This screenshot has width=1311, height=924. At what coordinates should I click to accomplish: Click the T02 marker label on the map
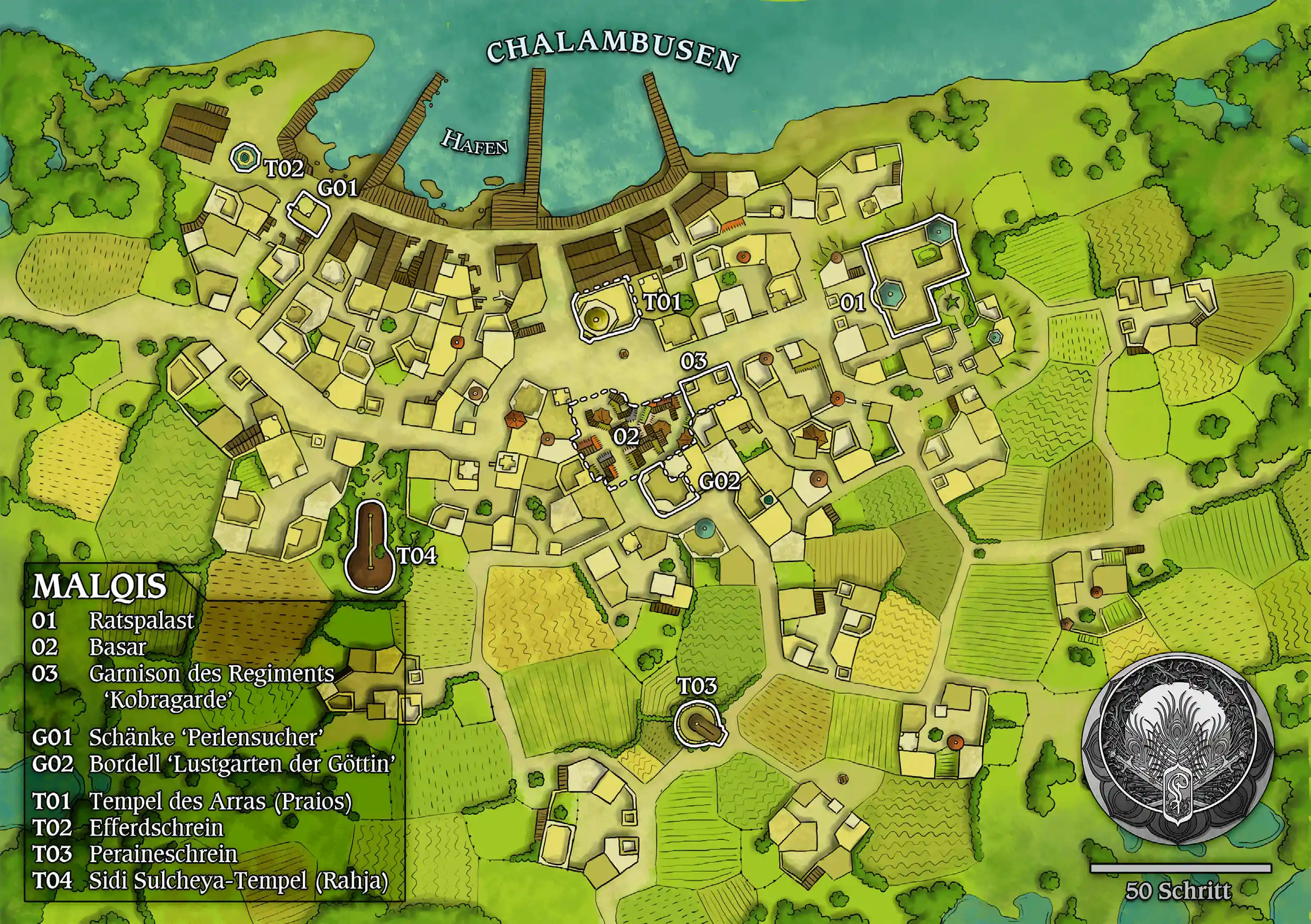pos(284,169)
